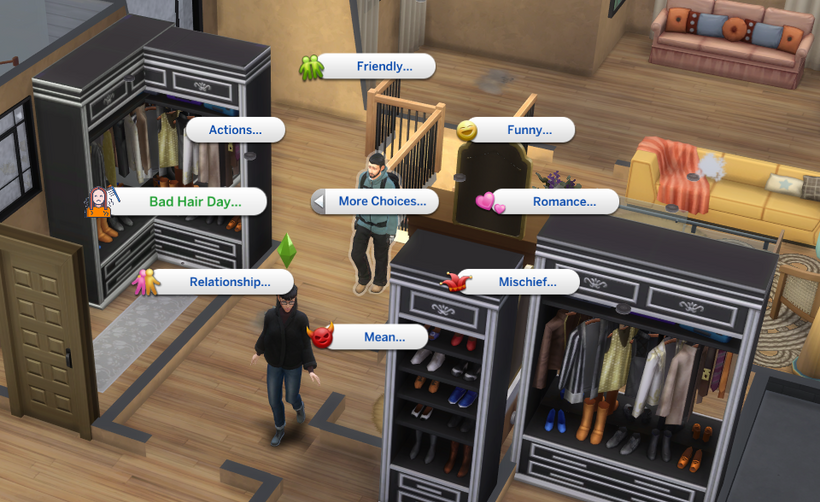The height and width of the screenshot is (502, 820).
Task: Choose the Friendly interaction category
Action: (384, 67)
